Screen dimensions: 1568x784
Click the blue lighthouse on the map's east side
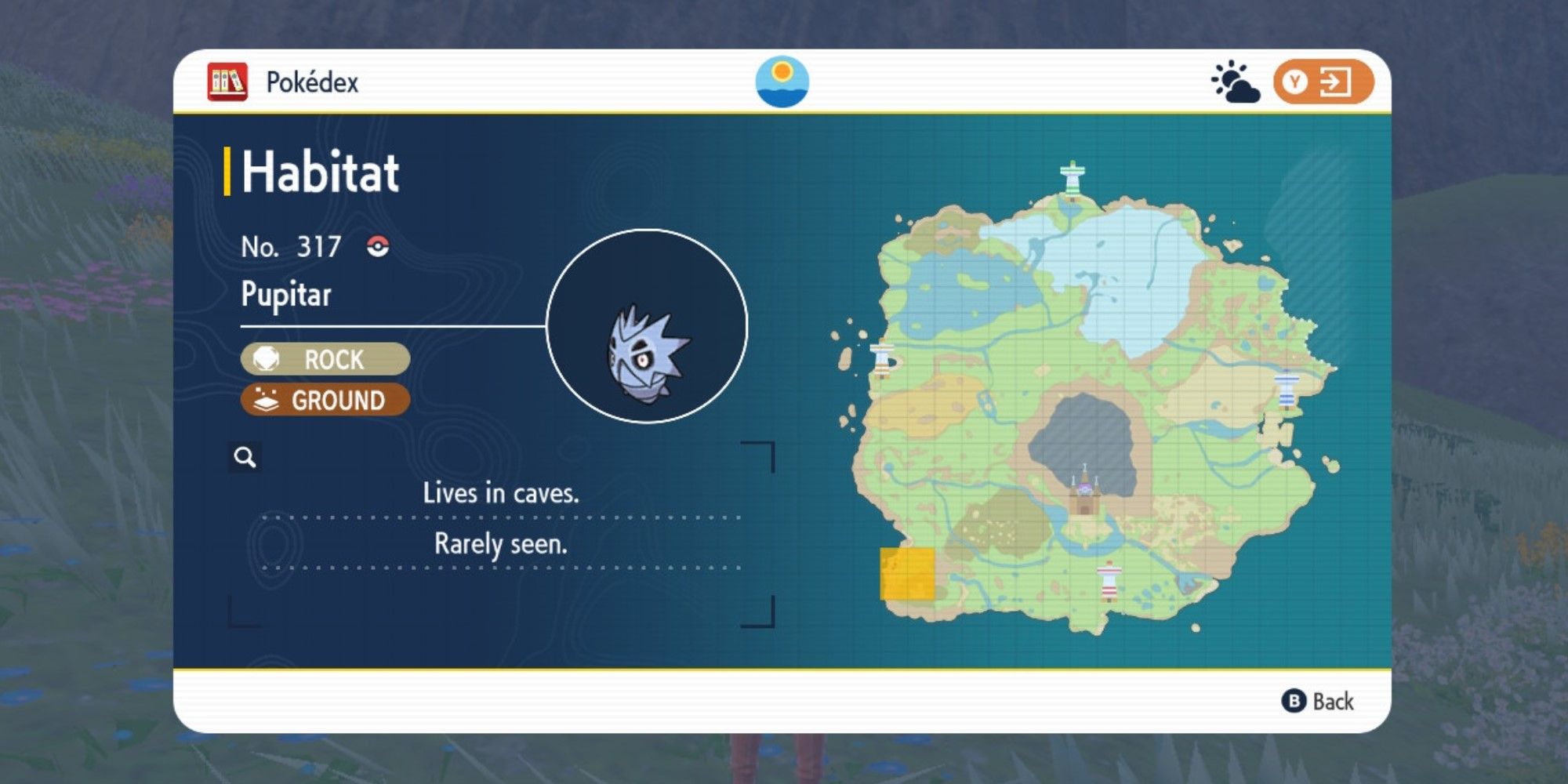[x=1287, y=390]
